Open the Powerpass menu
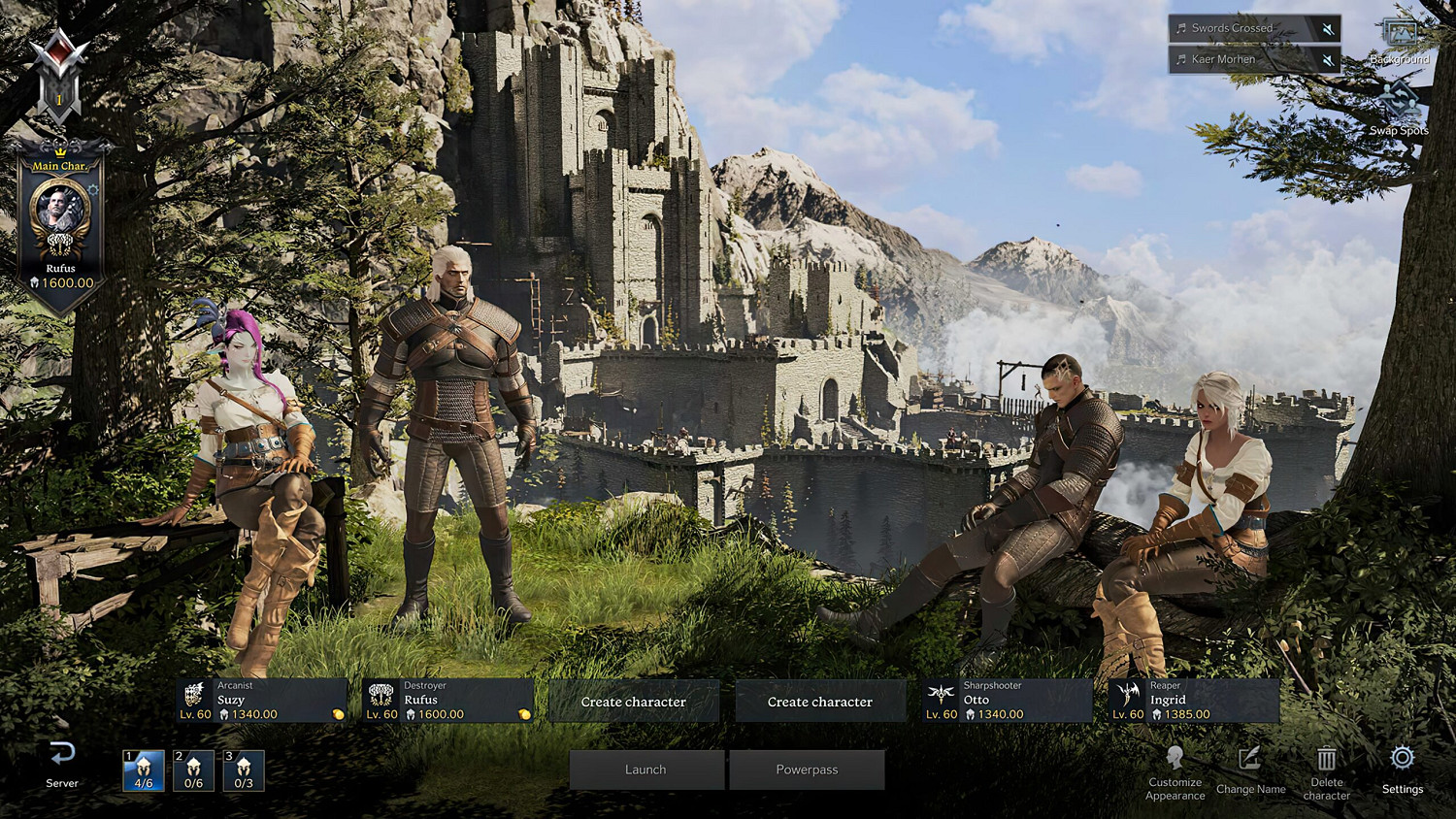Image resolution: width=1456 pixels, height=819 pixels. [x=807, y=770]
